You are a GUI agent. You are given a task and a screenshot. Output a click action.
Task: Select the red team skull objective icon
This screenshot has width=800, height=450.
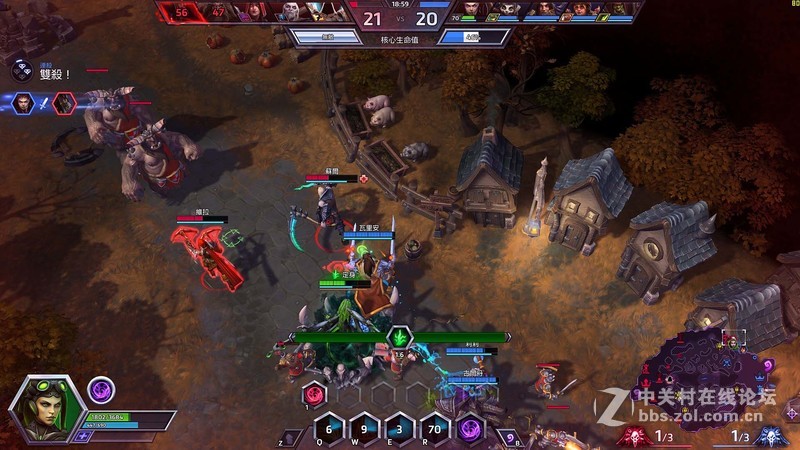pyautogui.click(x=633, y=436)
